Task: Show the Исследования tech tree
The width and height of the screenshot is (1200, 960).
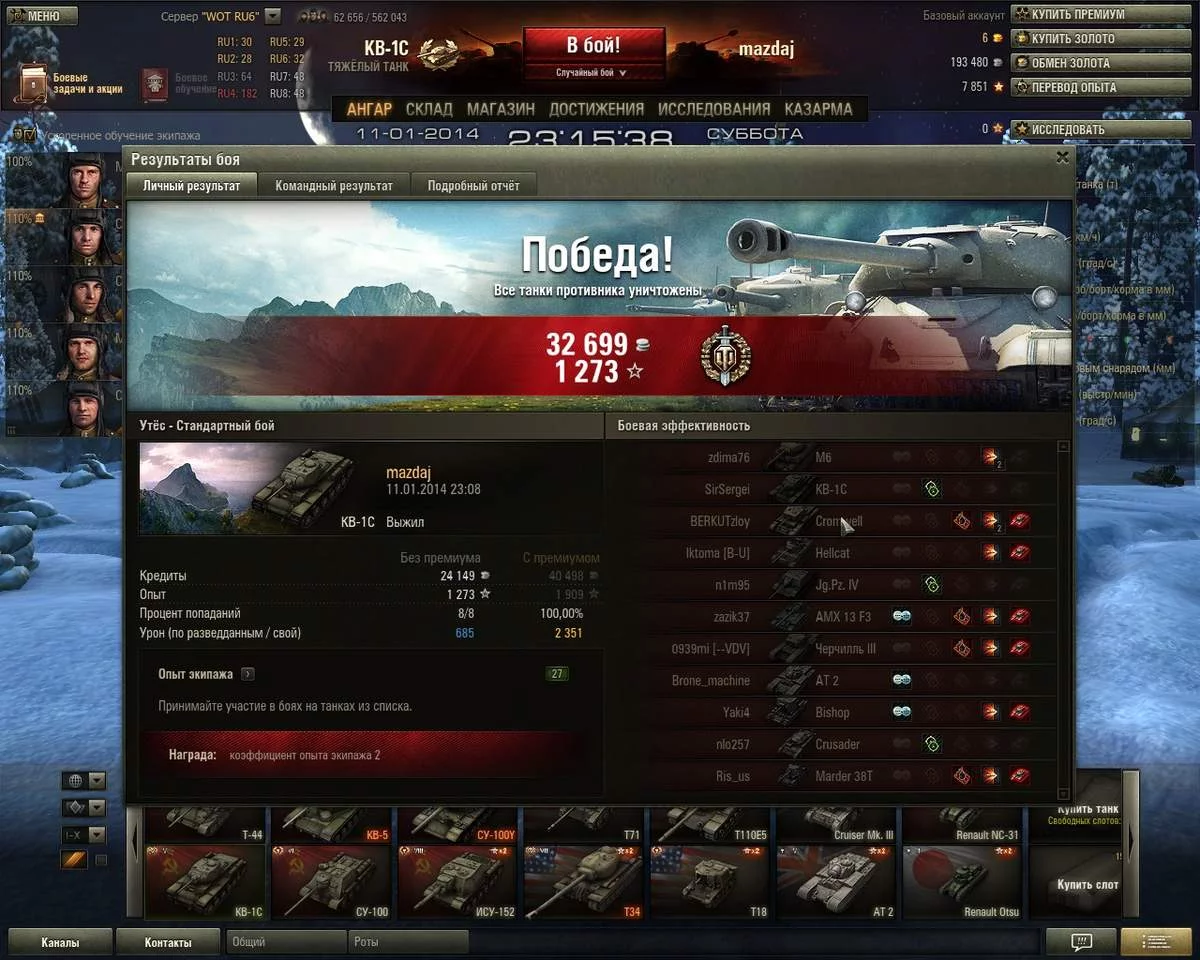Action: [x=714, y=109]
